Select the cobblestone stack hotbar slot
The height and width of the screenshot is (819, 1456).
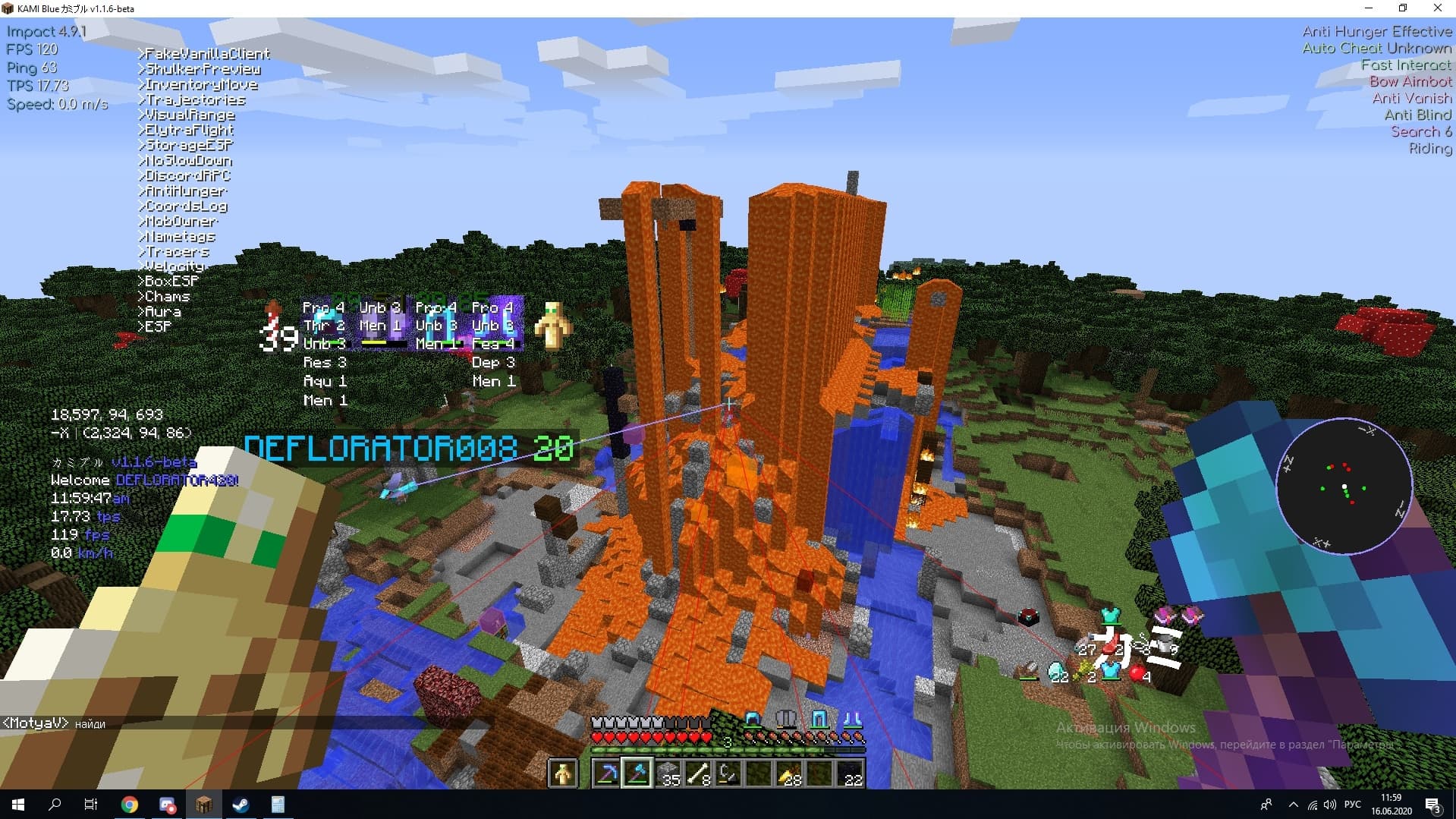click(x=668, y=773)
